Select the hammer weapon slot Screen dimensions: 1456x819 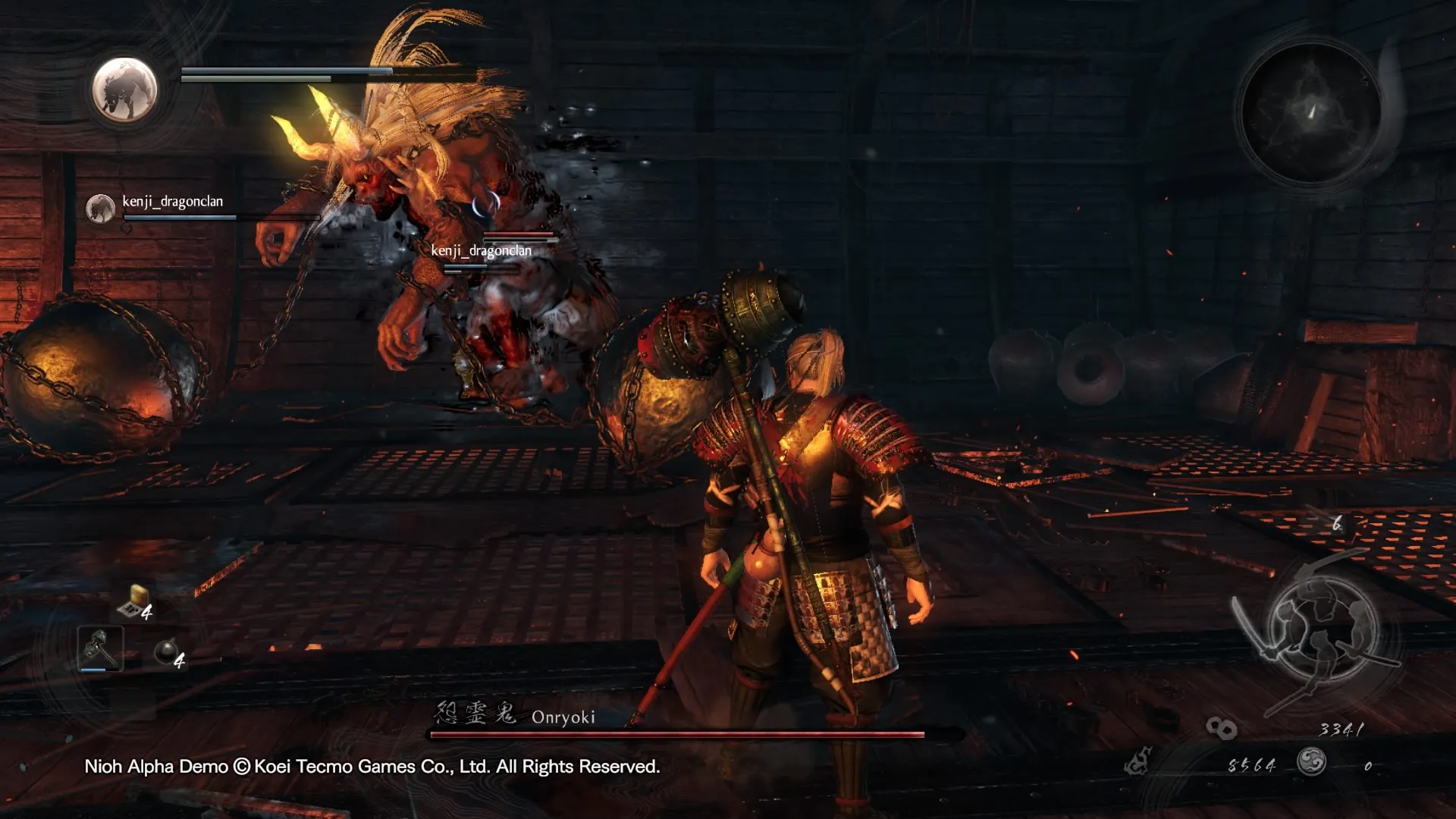(100, 648)
